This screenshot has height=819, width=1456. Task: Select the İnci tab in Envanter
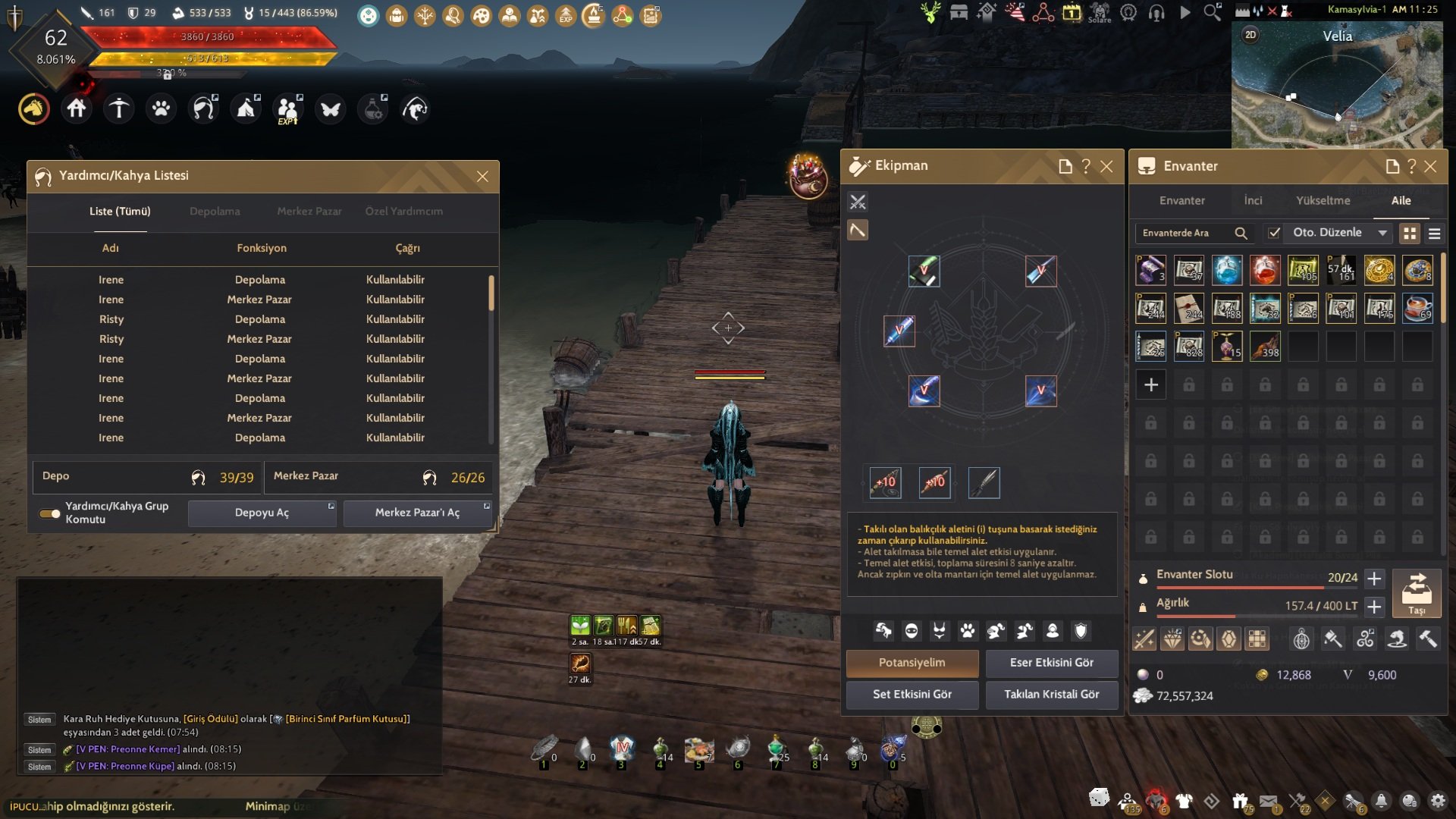coord(1253,200)
